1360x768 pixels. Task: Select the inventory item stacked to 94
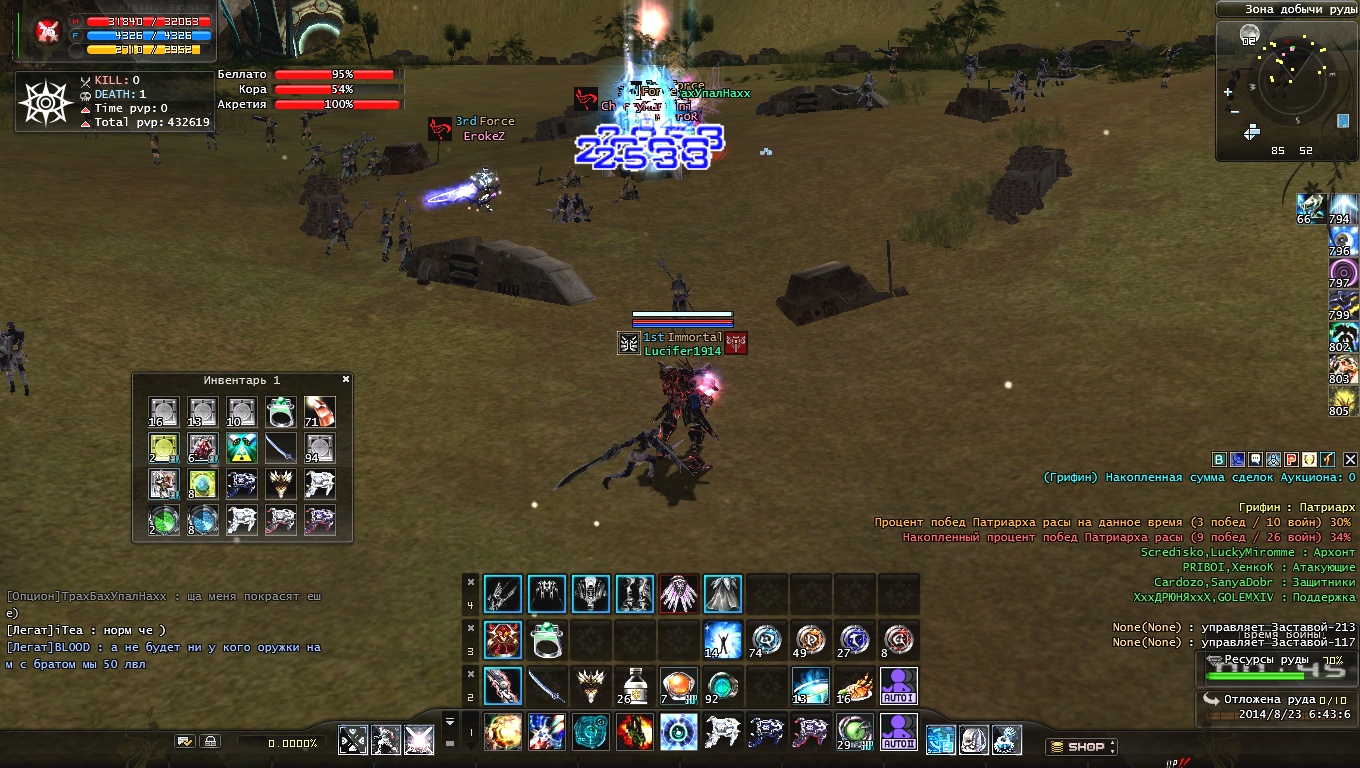tap(320, 448)
